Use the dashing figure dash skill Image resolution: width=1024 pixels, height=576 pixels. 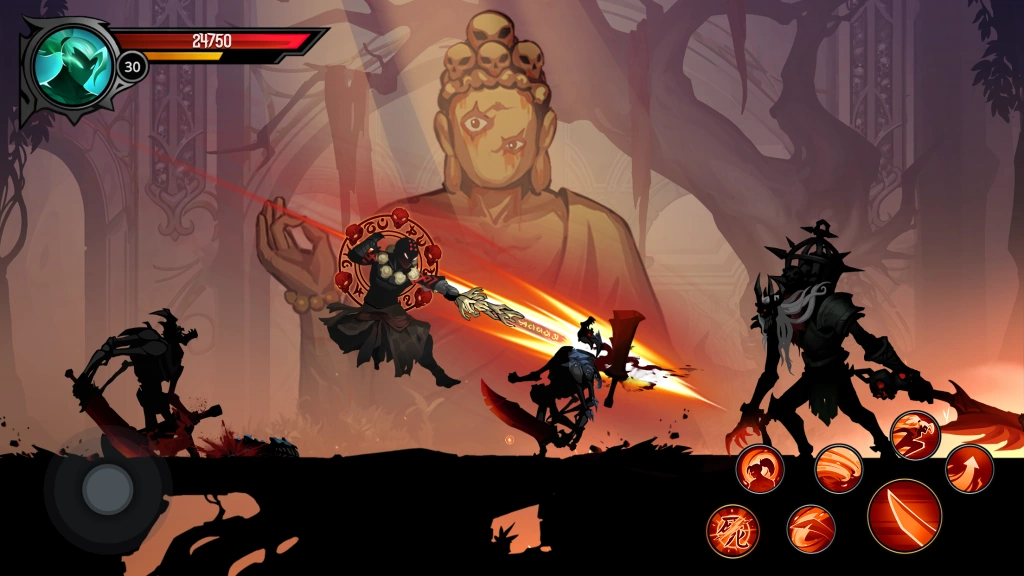pos(914,435)
